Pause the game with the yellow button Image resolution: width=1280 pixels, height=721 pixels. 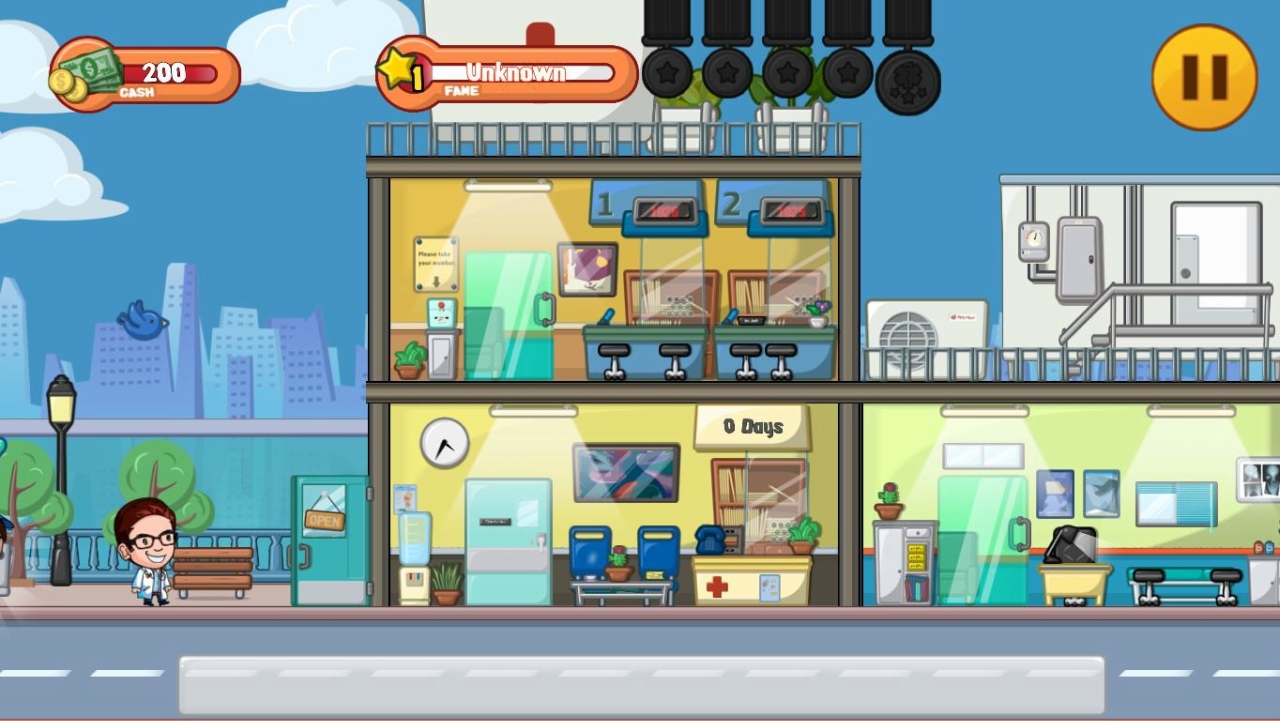(x=1204, y=77)
